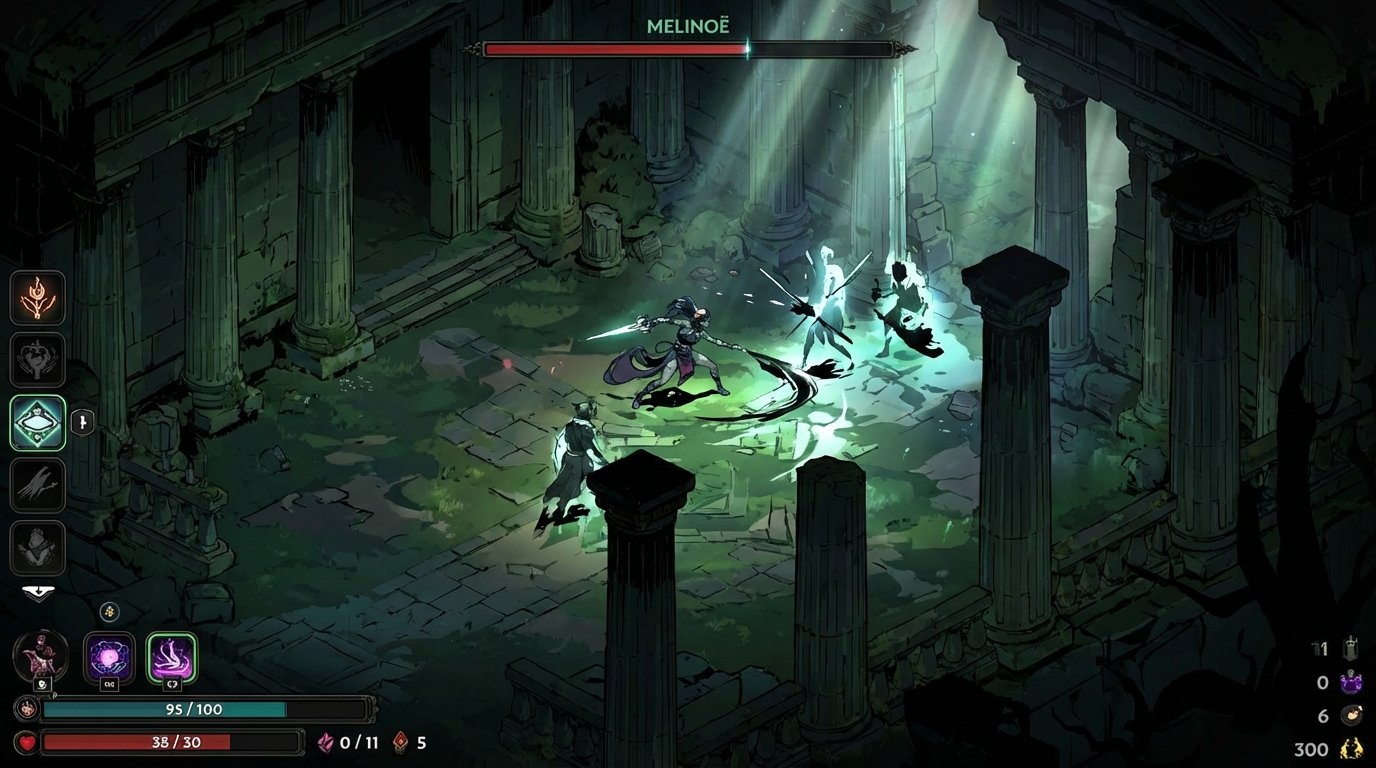The height and width of the screenshot is (768, 1376).
Task: Select the golden coin pile currency icon
Action: (1352, 748)
